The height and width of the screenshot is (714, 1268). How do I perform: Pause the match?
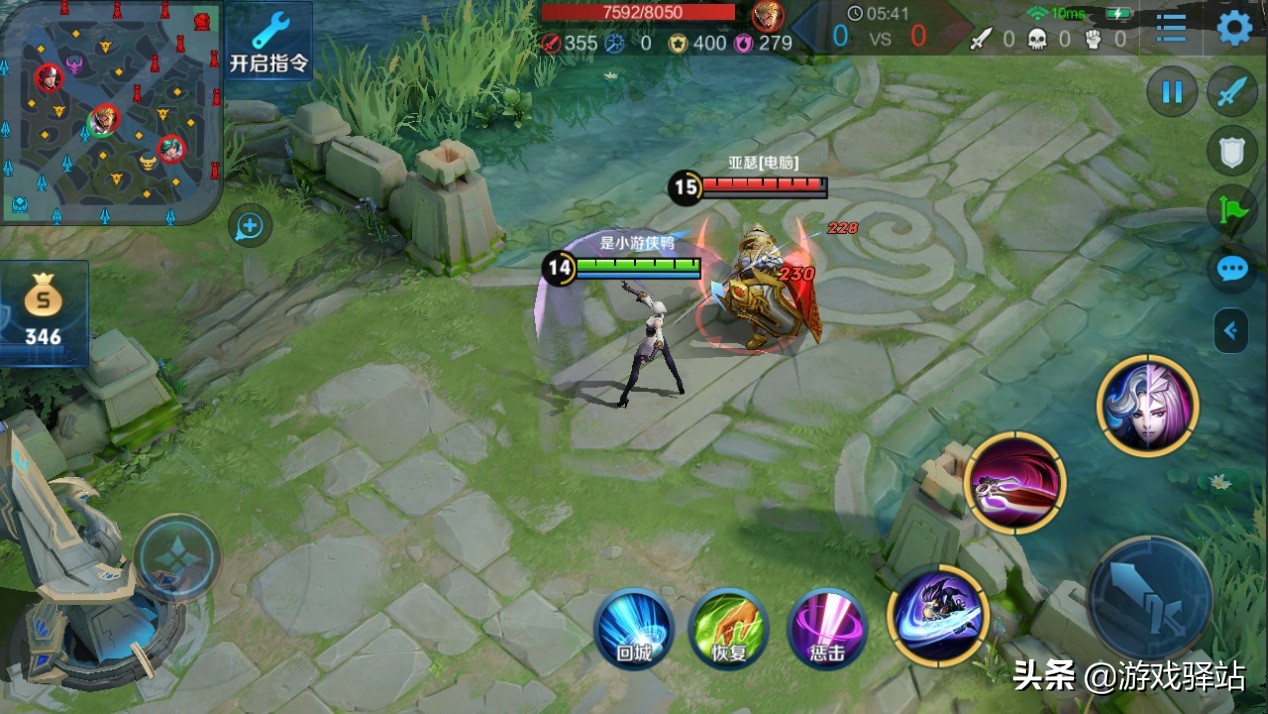(1171, 93)
